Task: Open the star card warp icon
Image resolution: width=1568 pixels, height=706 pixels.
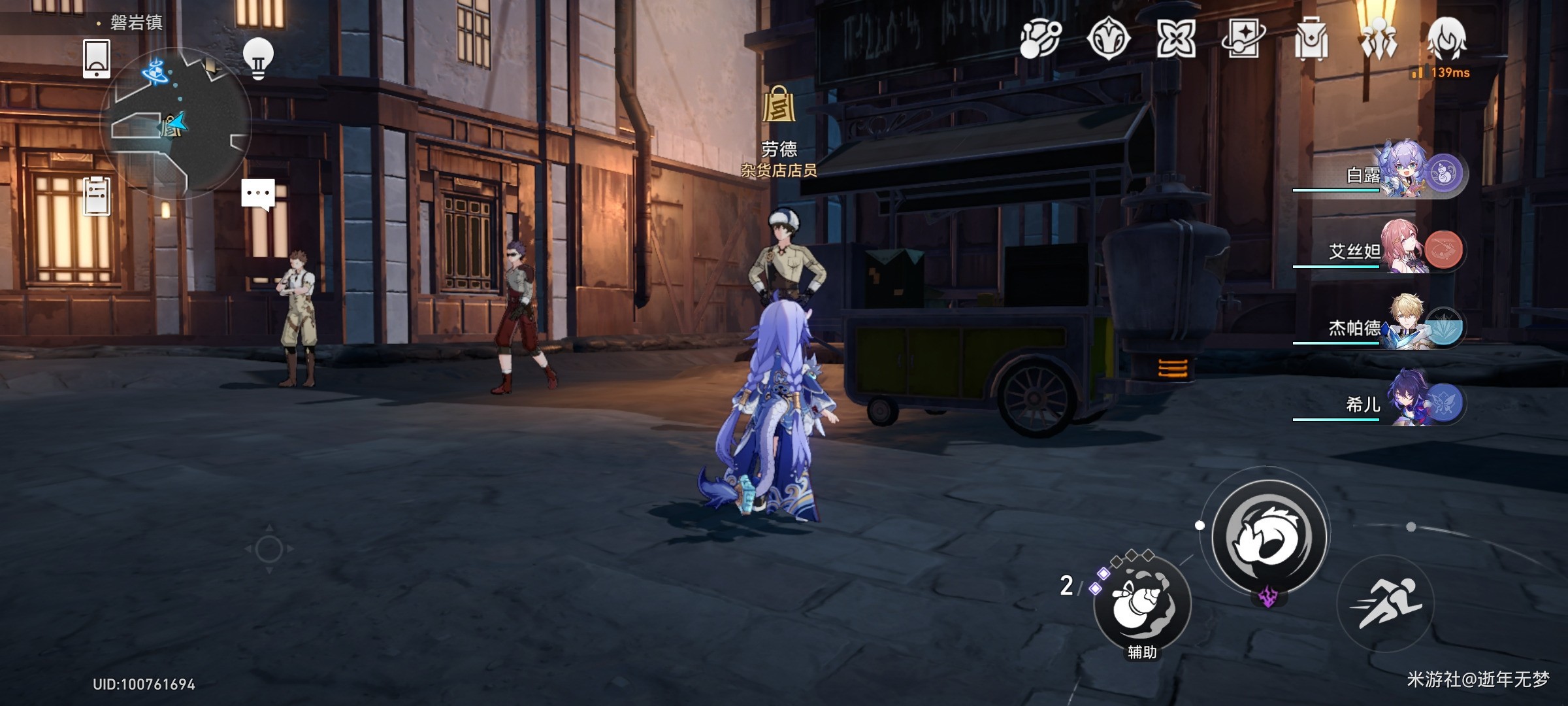Action: pos(1243,39)
